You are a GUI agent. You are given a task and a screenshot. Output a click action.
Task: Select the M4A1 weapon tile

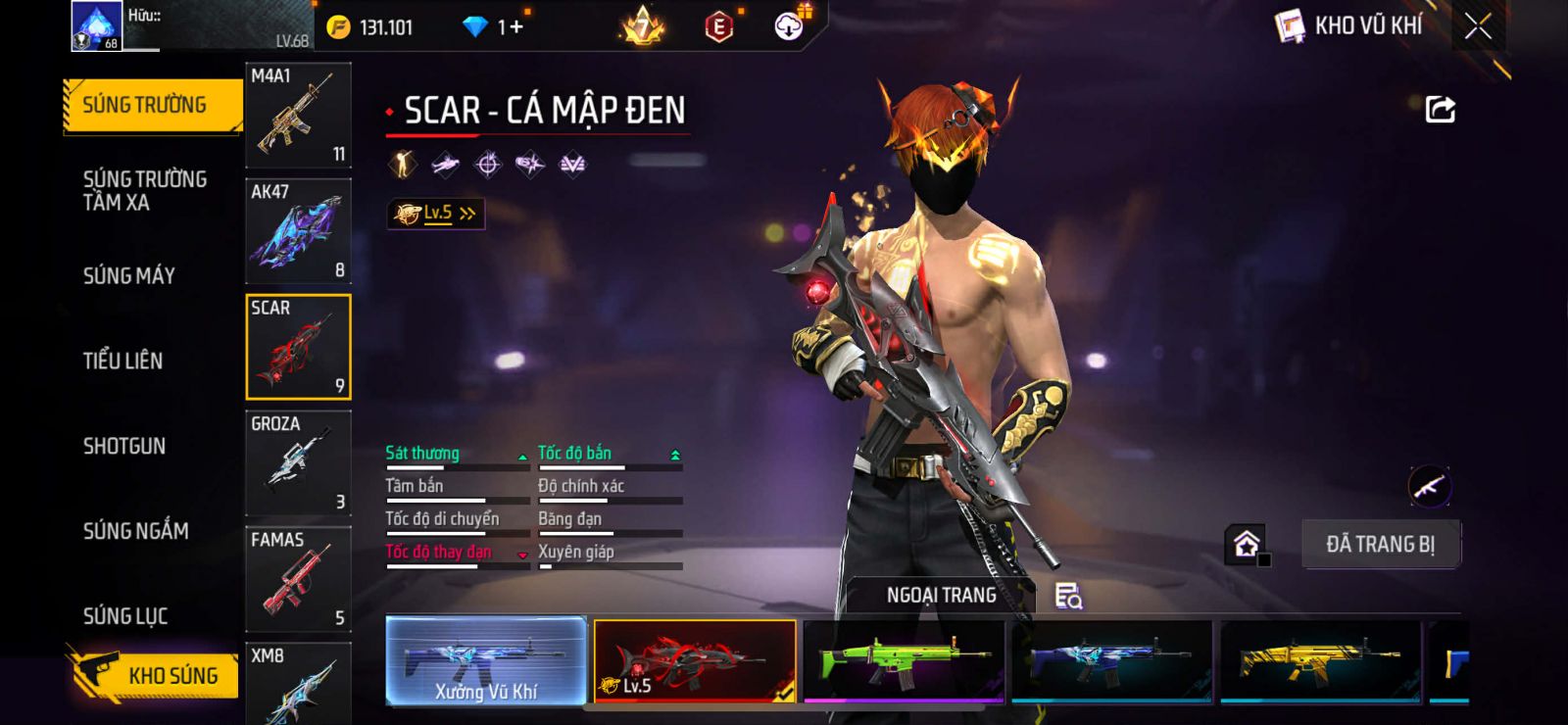coord(298,116)
